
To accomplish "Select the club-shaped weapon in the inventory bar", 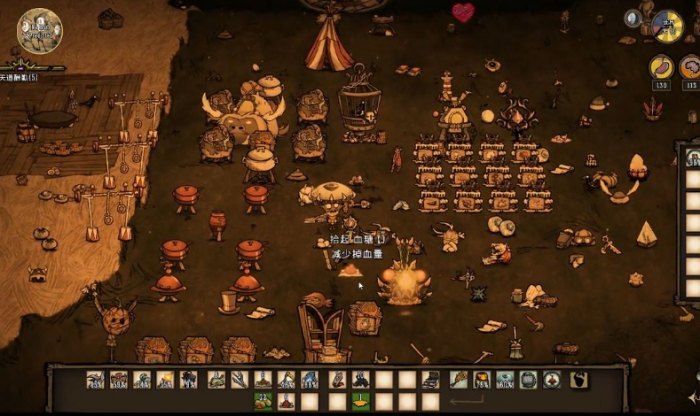I will [x=458, y=380].
